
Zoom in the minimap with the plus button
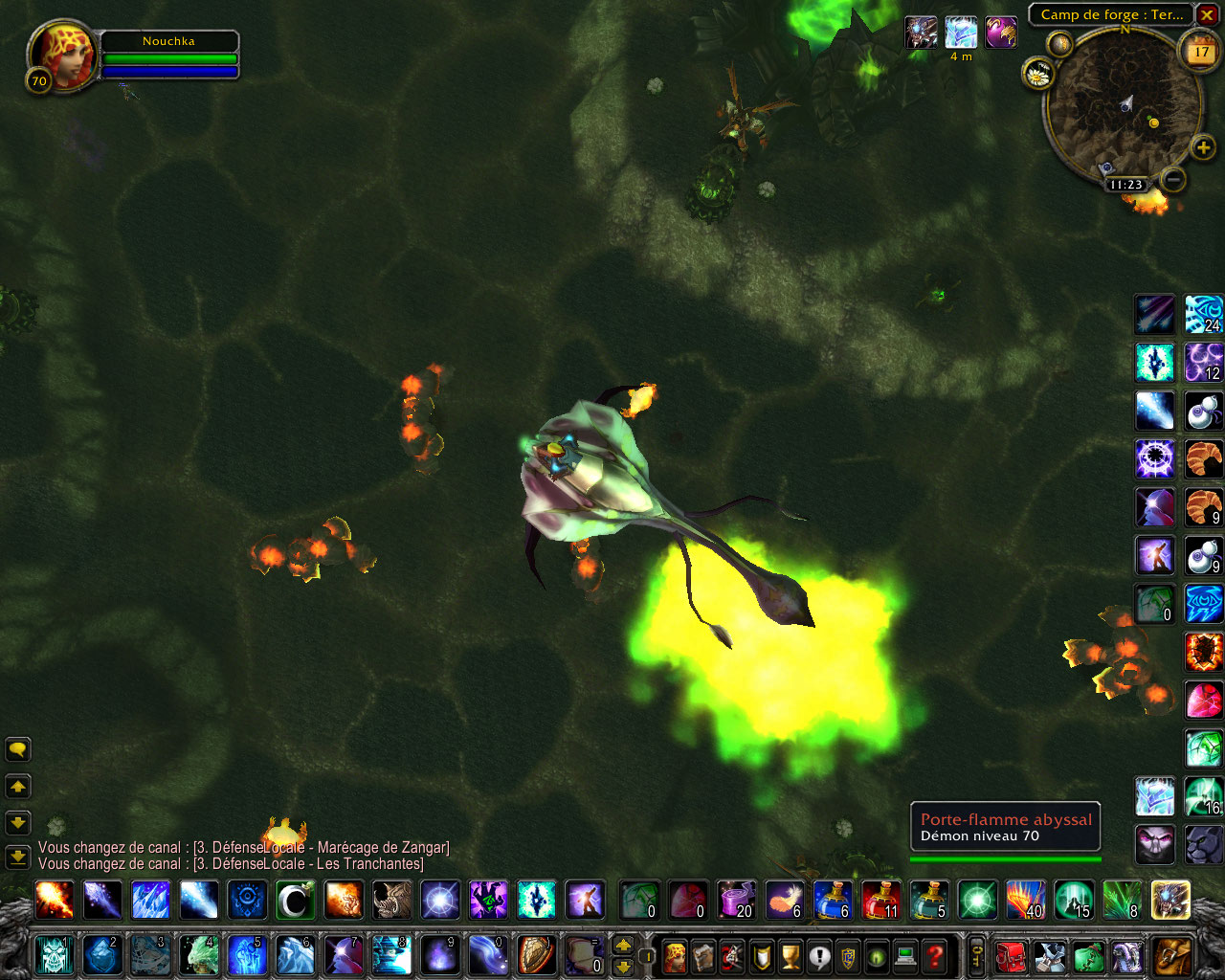(1202, 147)
